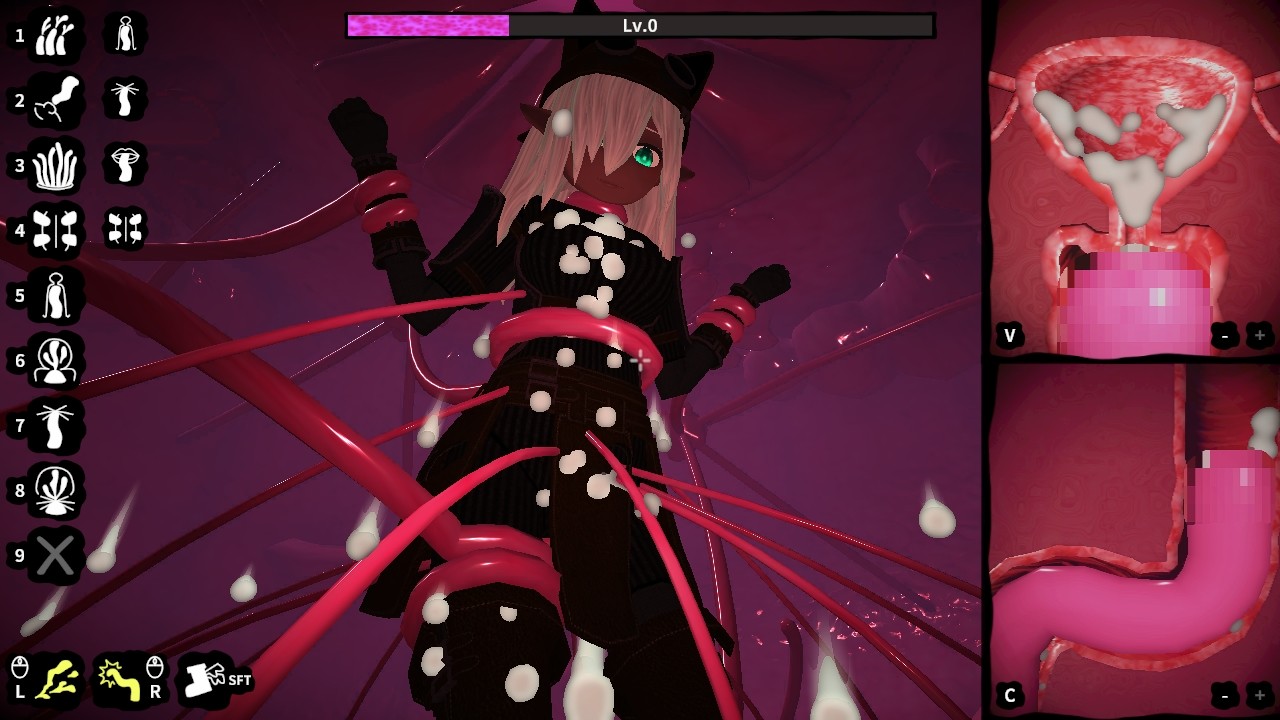Toggle the V view label button
This screenshot has height=720, width=1280.
(x=1010, y=336)
